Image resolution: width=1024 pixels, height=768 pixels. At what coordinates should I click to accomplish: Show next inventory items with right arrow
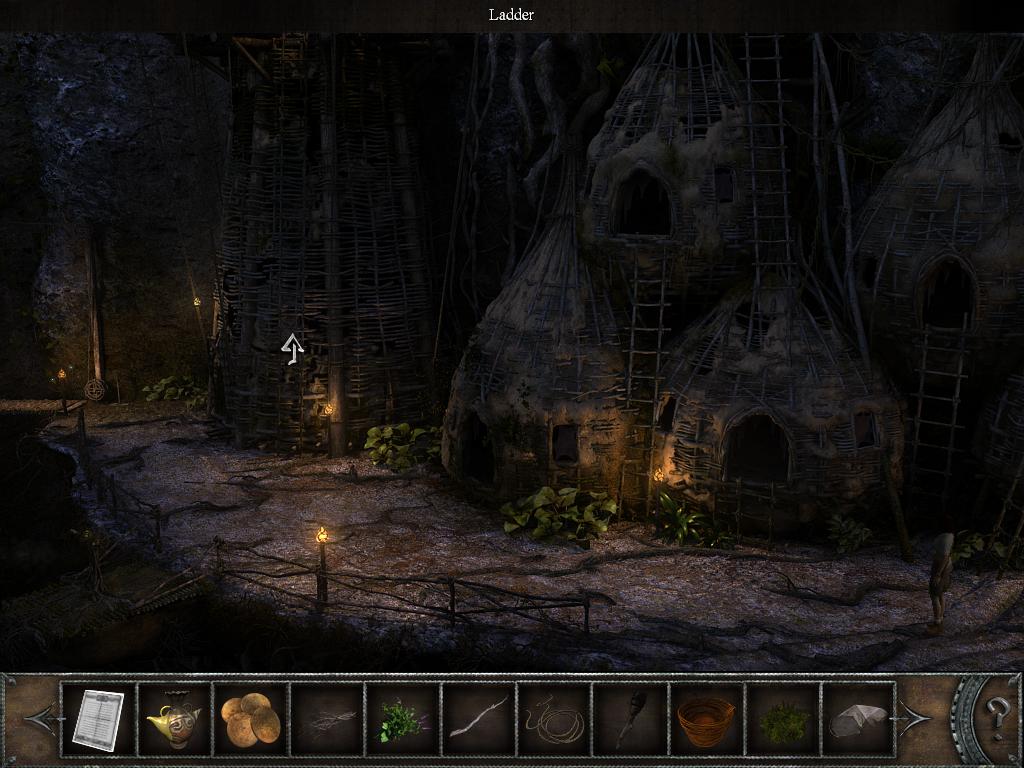click(916, 717)
